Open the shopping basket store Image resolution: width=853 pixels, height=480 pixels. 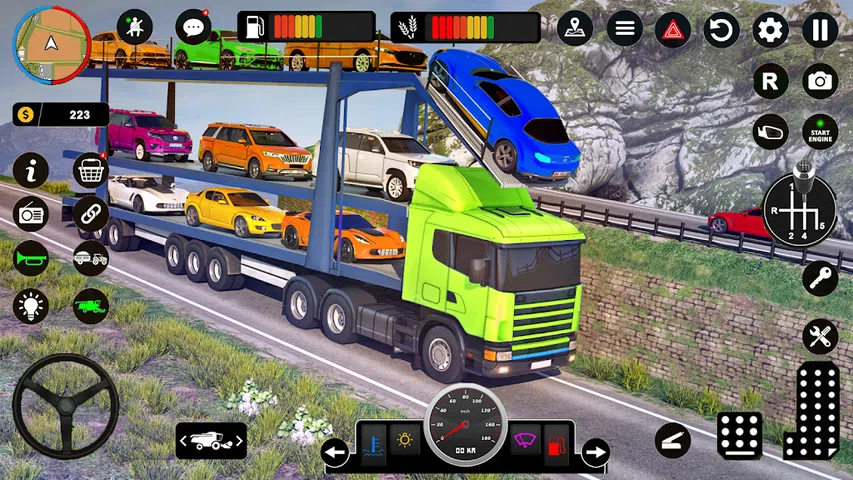click(x=91, y=171)
